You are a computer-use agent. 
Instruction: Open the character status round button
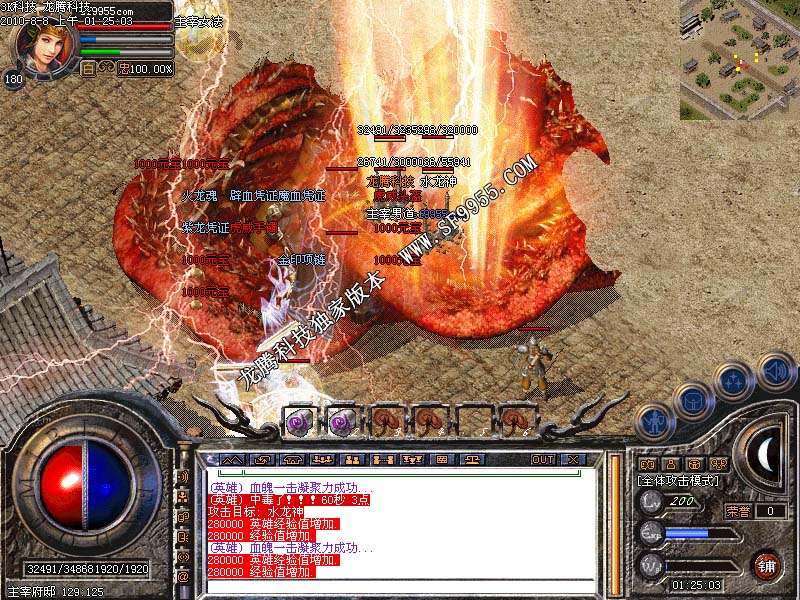click(653, 421)
